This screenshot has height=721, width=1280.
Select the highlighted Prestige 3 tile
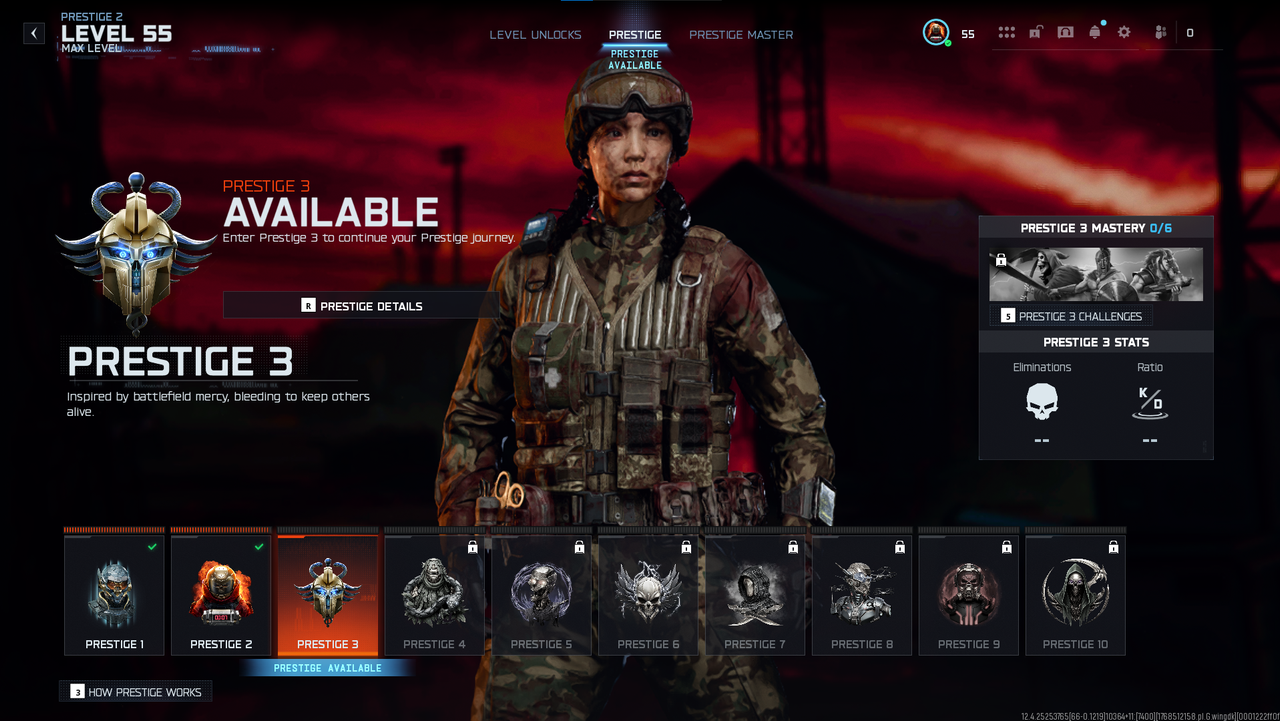(328, 595)
